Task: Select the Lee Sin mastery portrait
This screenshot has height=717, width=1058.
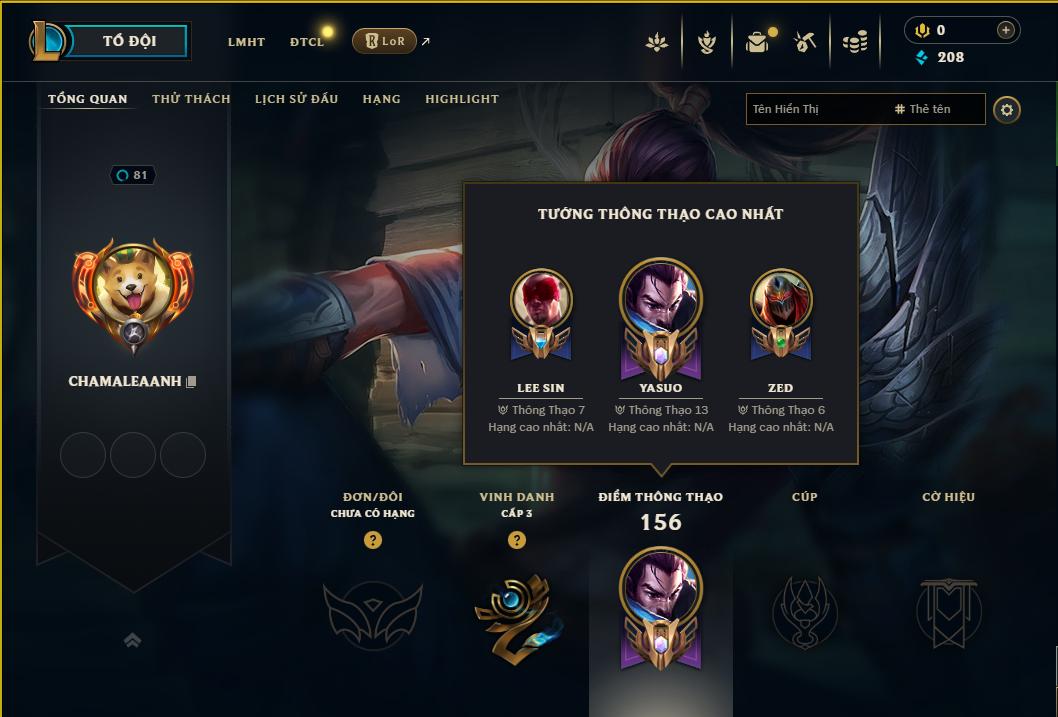Action: tap(541, 301)
